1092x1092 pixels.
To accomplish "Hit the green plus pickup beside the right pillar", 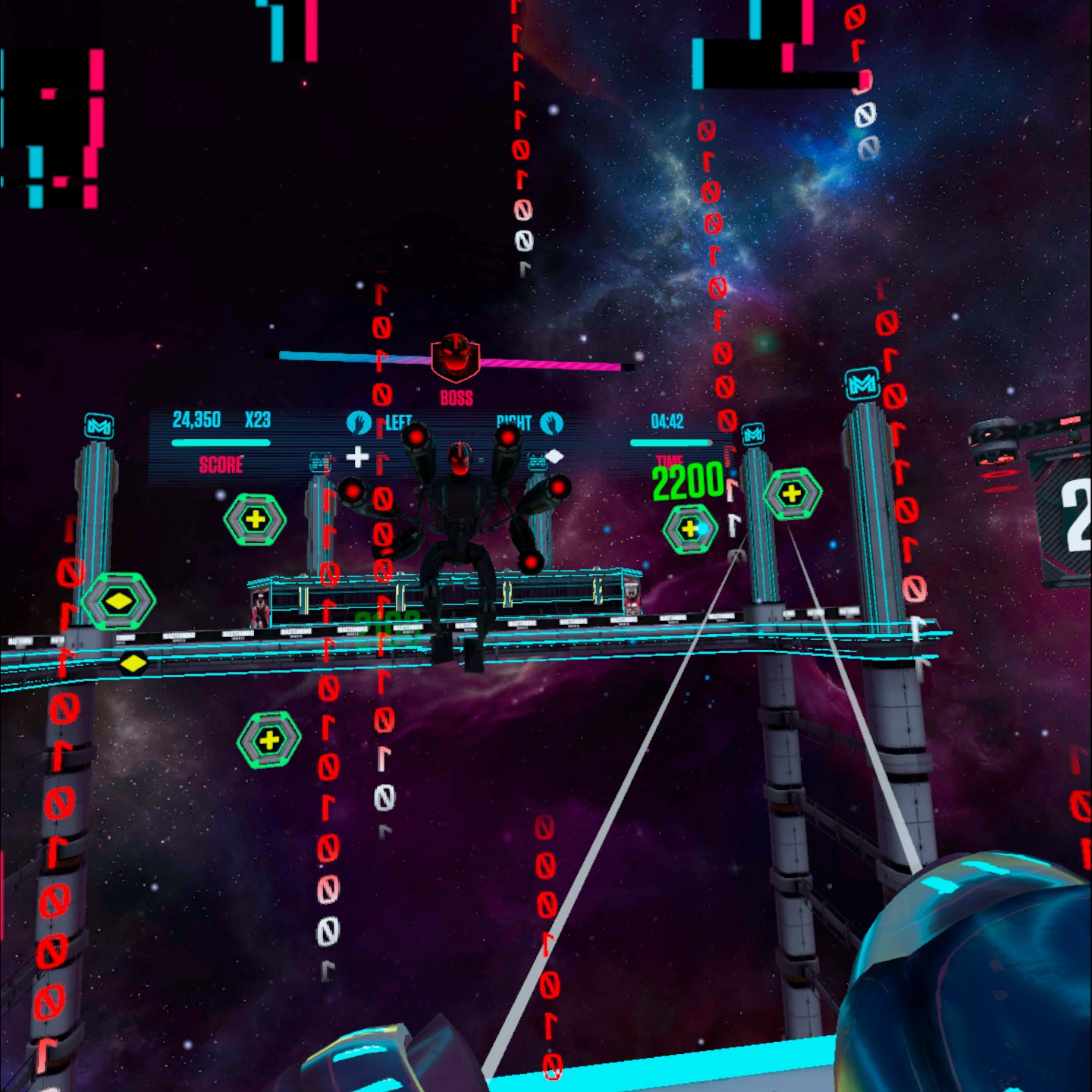I will pyautogui.click(x=793, y=493).
